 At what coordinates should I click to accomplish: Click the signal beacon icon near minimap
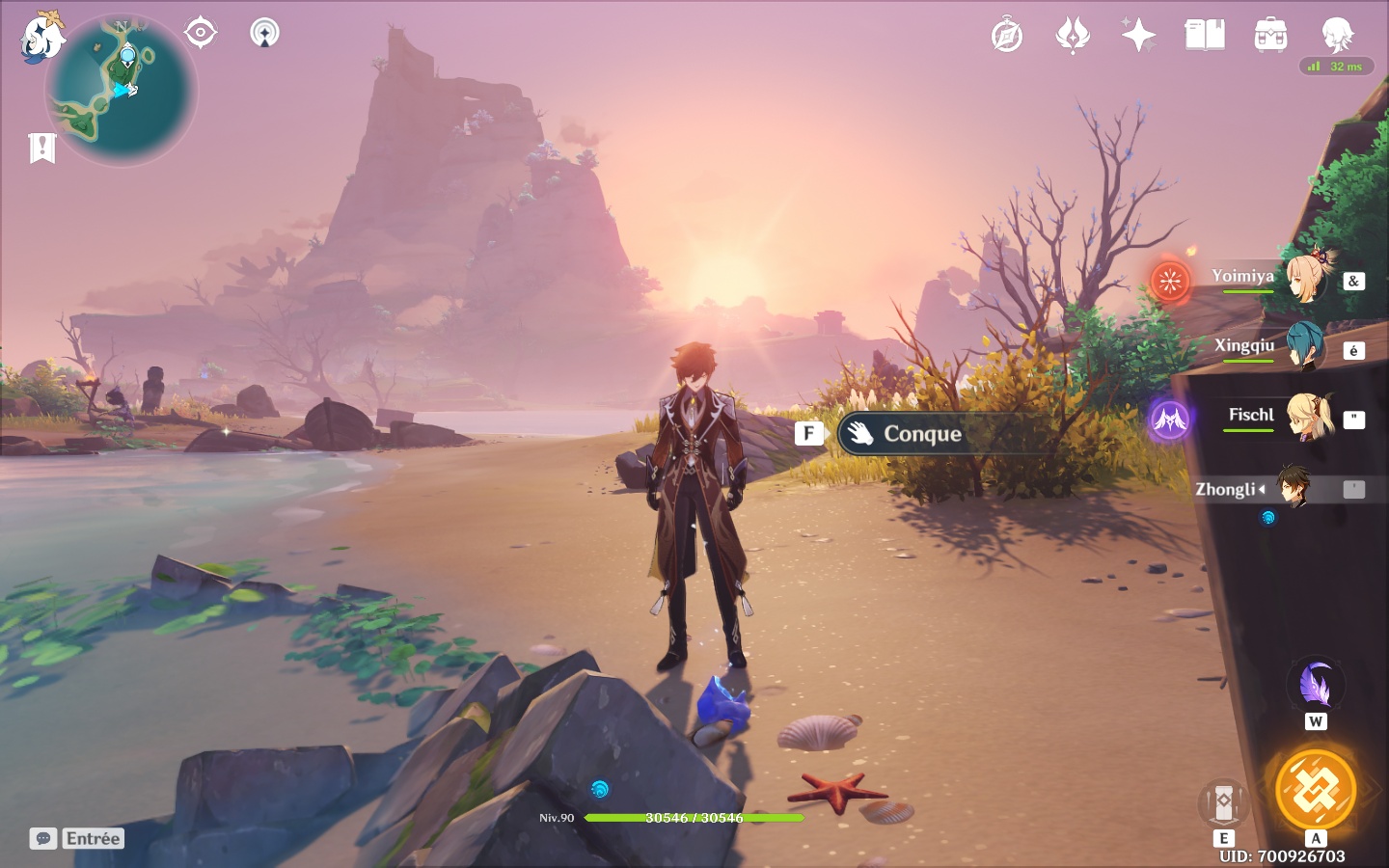coord(264,32)
